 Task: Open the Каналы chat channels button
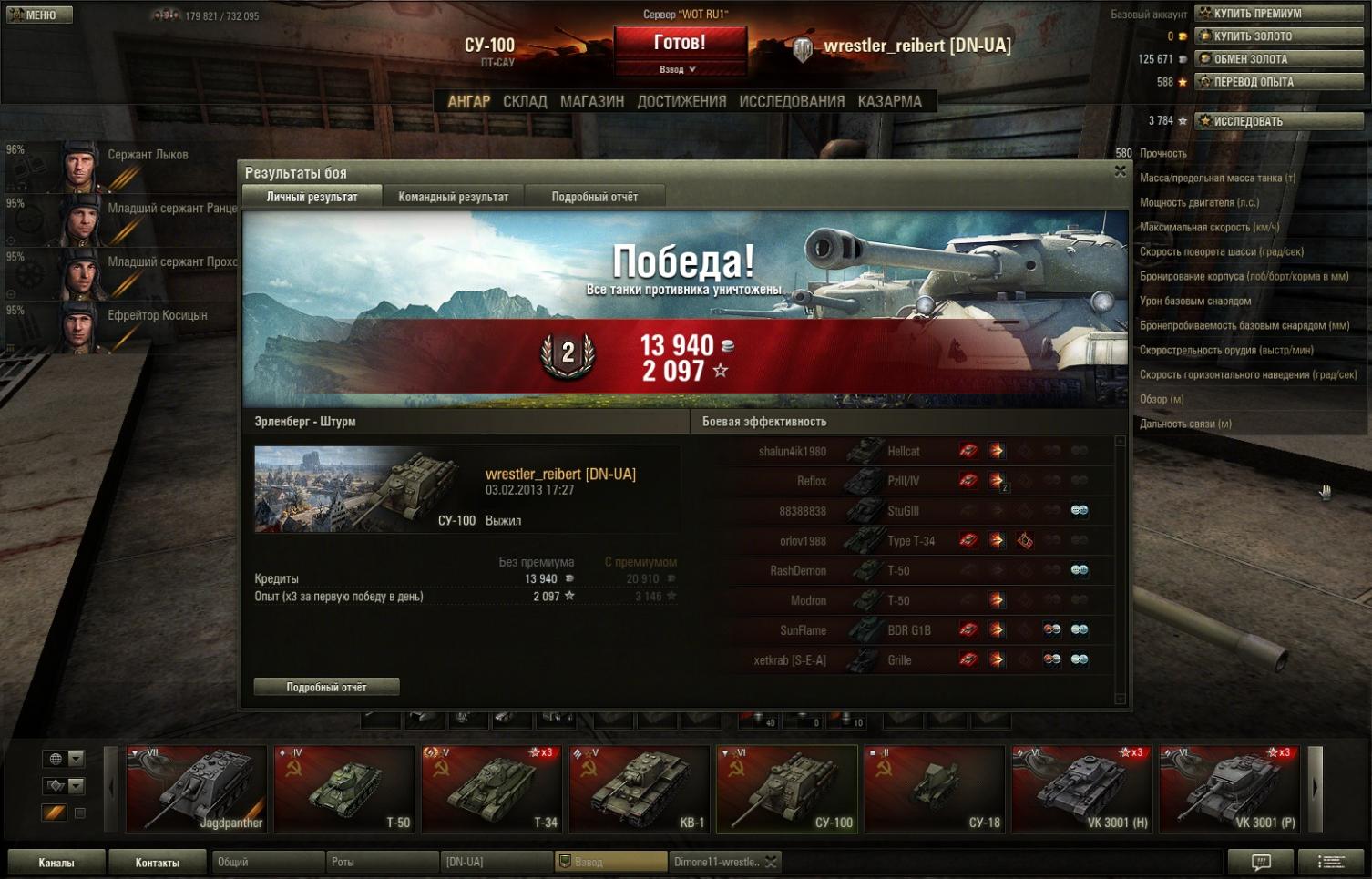click(56, 862)
